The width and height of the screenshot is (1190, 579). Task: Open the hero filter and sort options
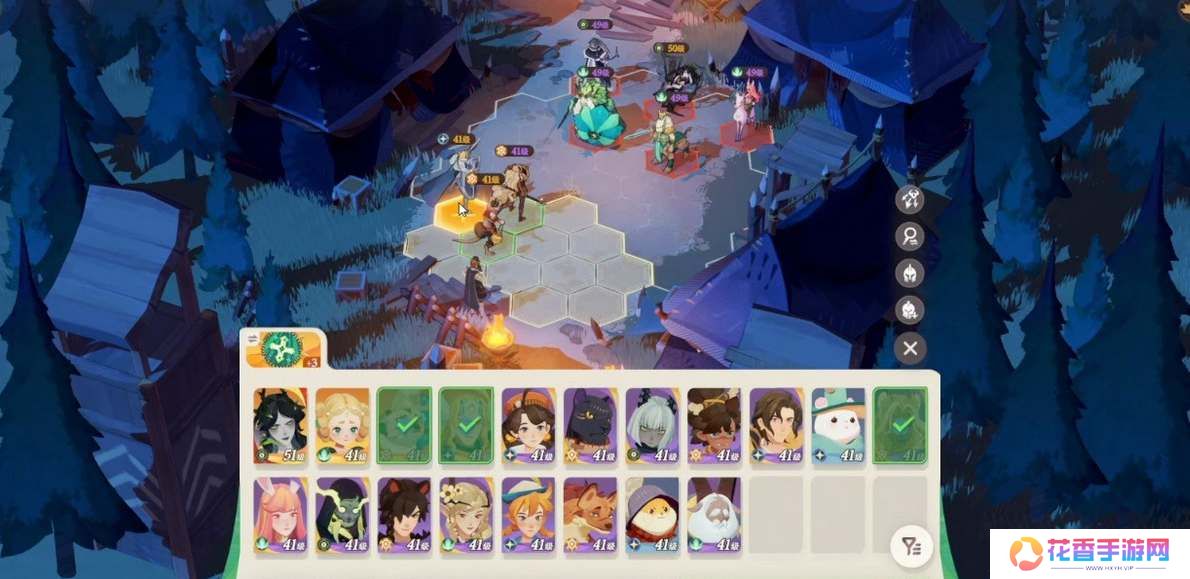[x=910, y=546]
